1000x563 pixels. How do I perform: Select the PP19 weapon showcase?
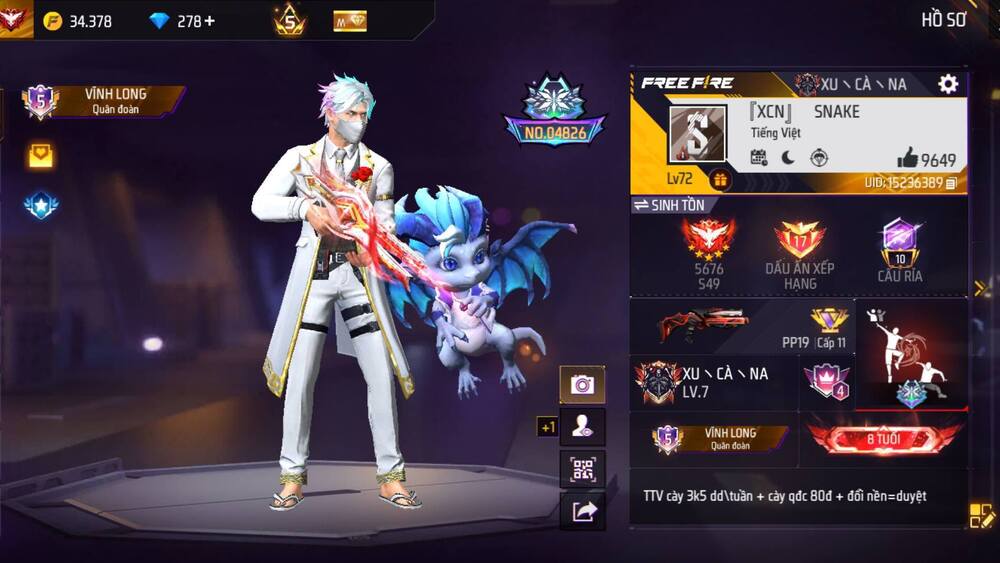pyautogui.click(x=742, y=326)
